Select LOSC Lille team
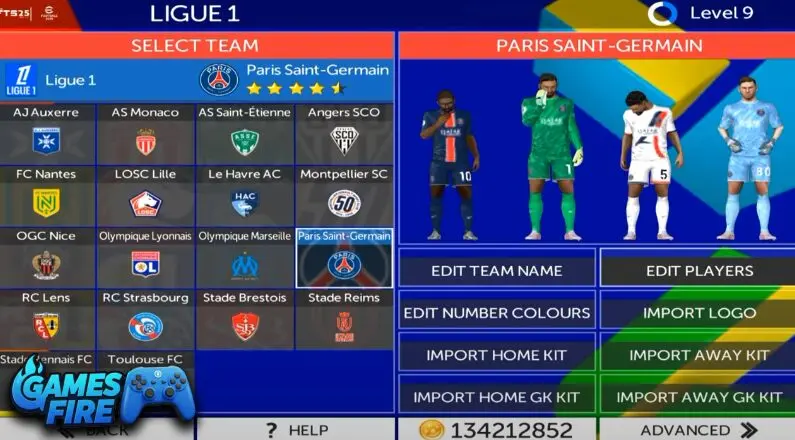 (x=146, y=196)
